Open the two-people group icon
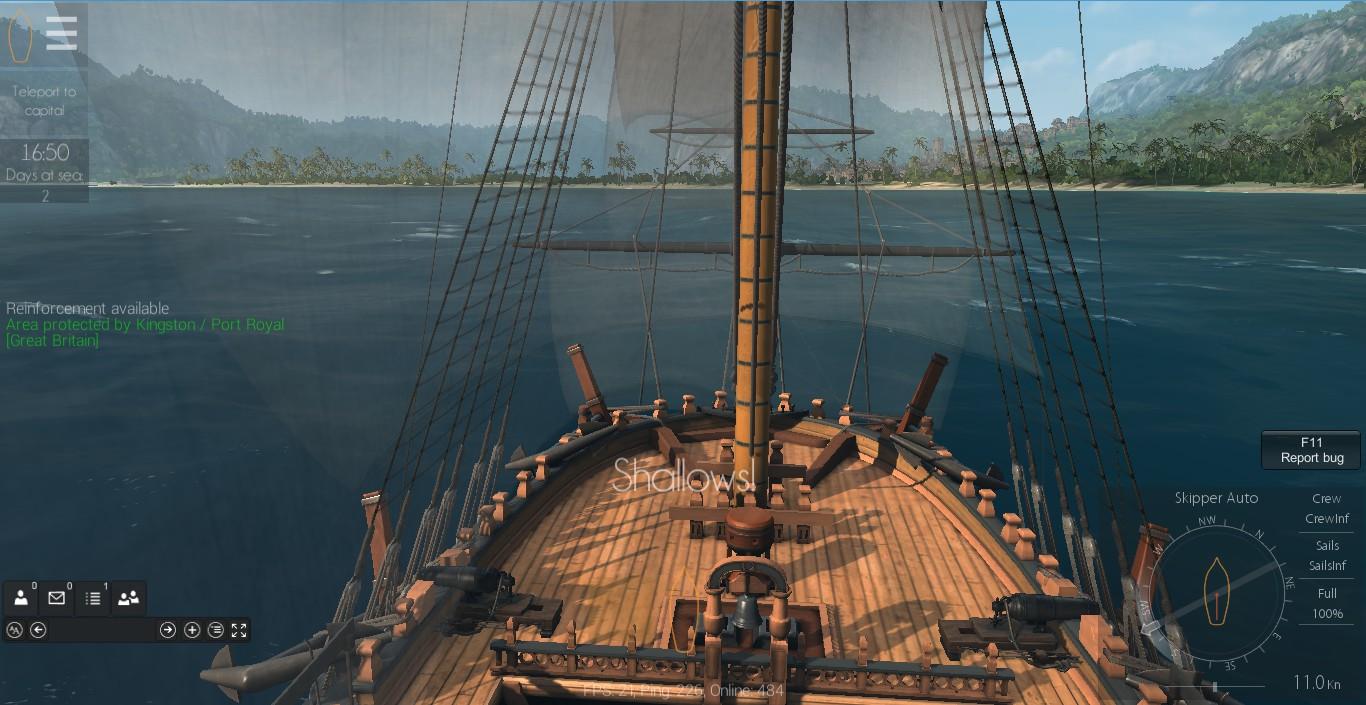This screenshot has width=1366, height=705. 128,598
